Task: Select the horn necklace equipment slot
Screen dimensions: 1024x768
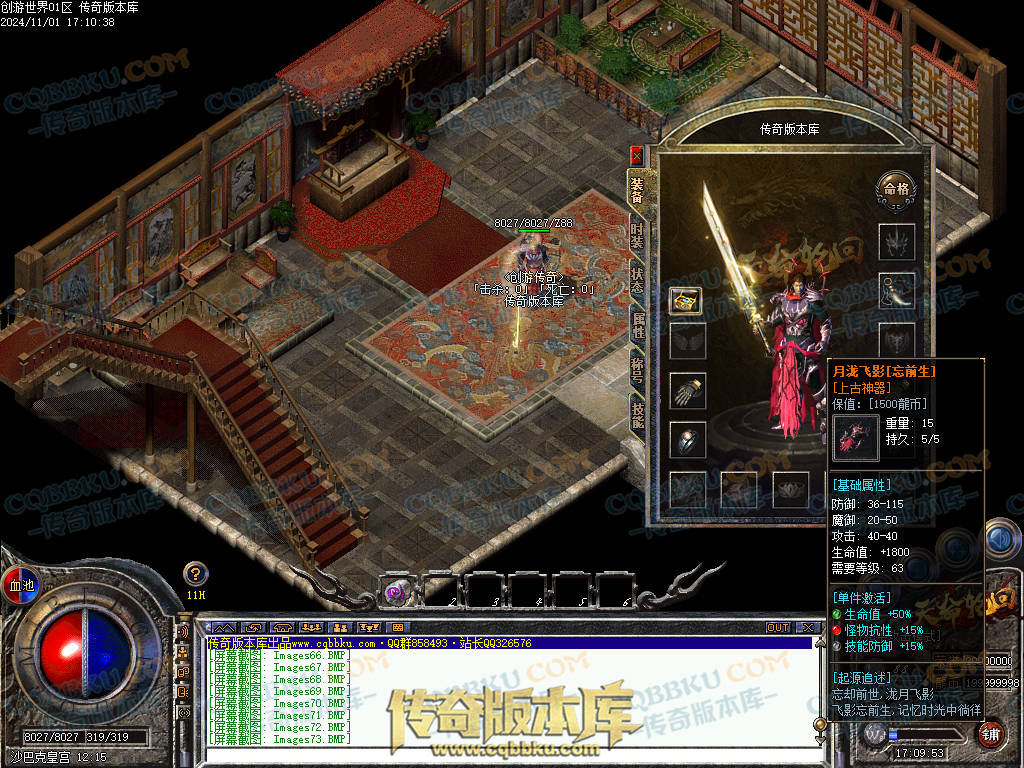Action: pyautogui.click(x=896, y=291)
